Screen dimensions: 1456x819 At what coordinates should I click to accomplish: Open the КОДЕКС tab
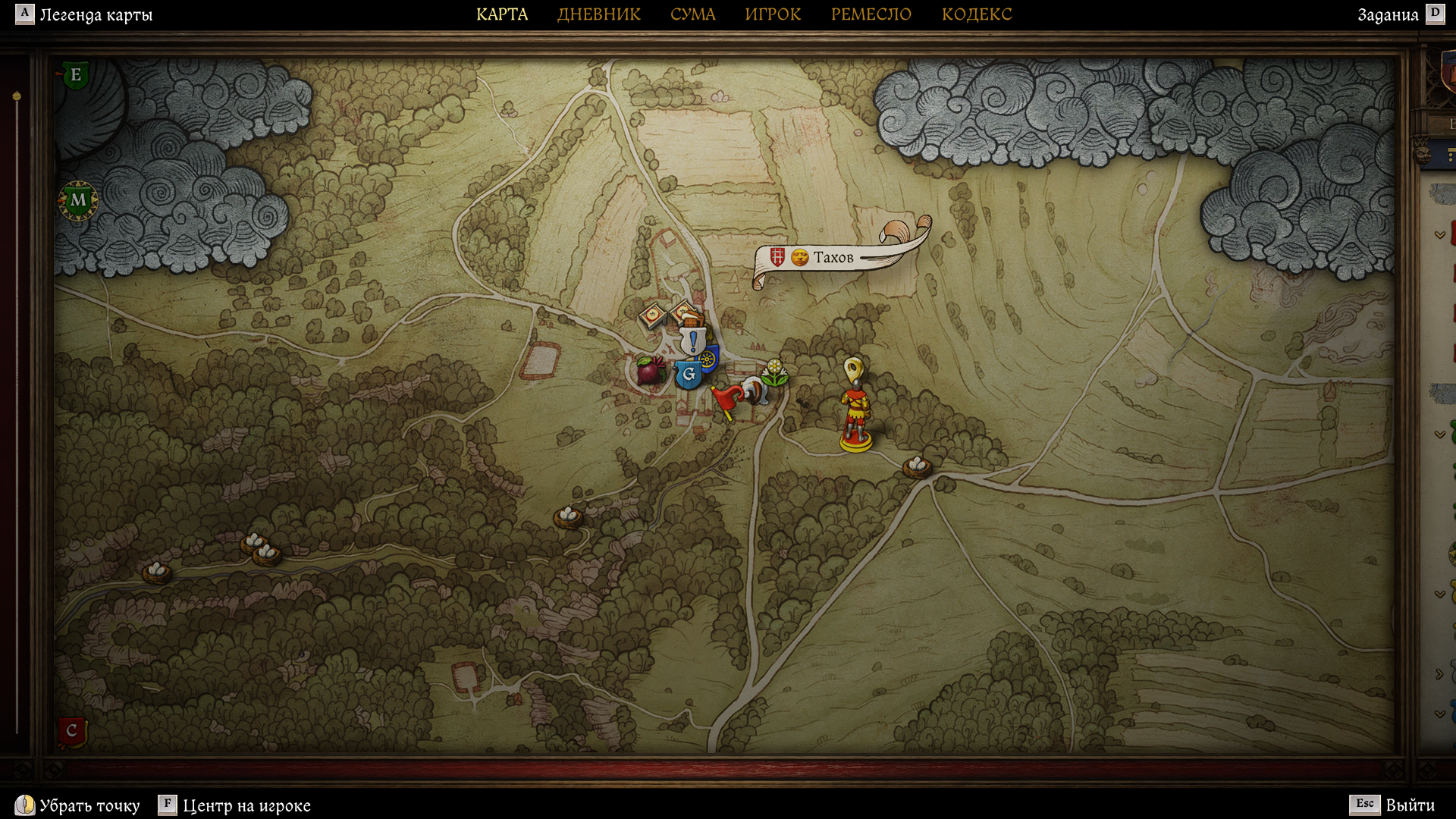pyautogui.click(x=976, y=14)
